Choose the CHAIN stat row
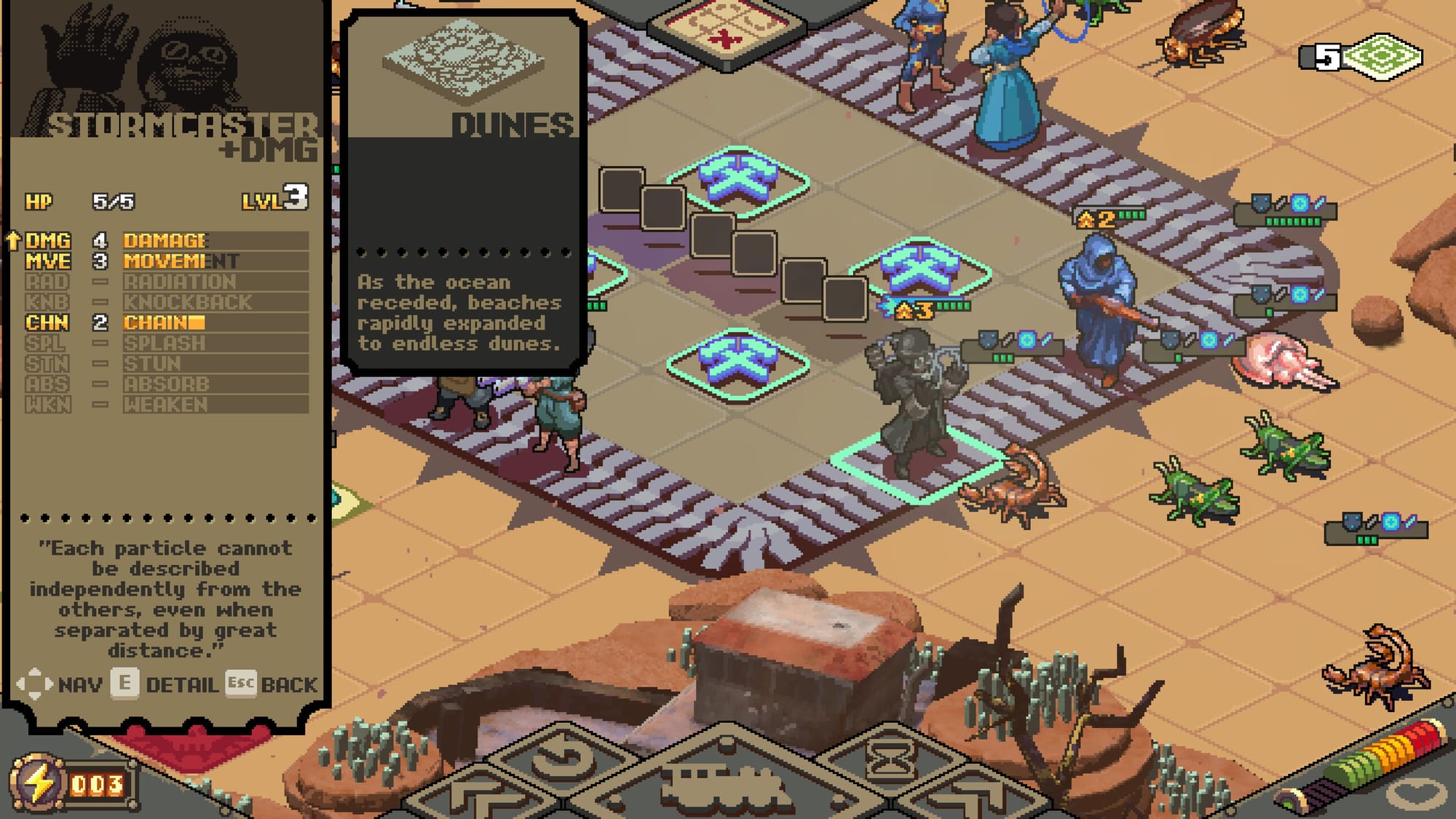The image size is (1456, 819). click(166, 323)
